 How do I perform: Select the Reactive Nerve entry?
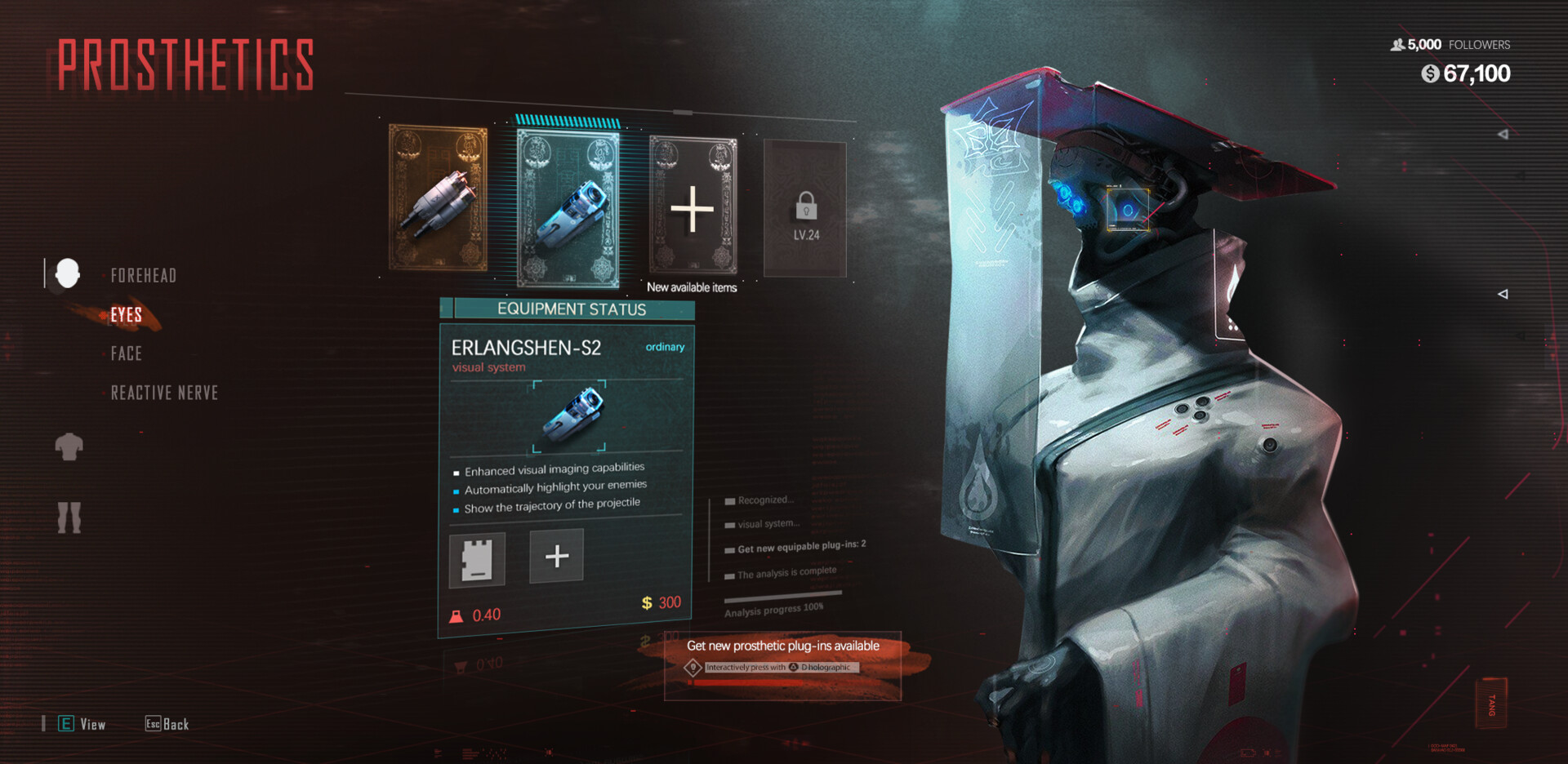pos(164,393)
